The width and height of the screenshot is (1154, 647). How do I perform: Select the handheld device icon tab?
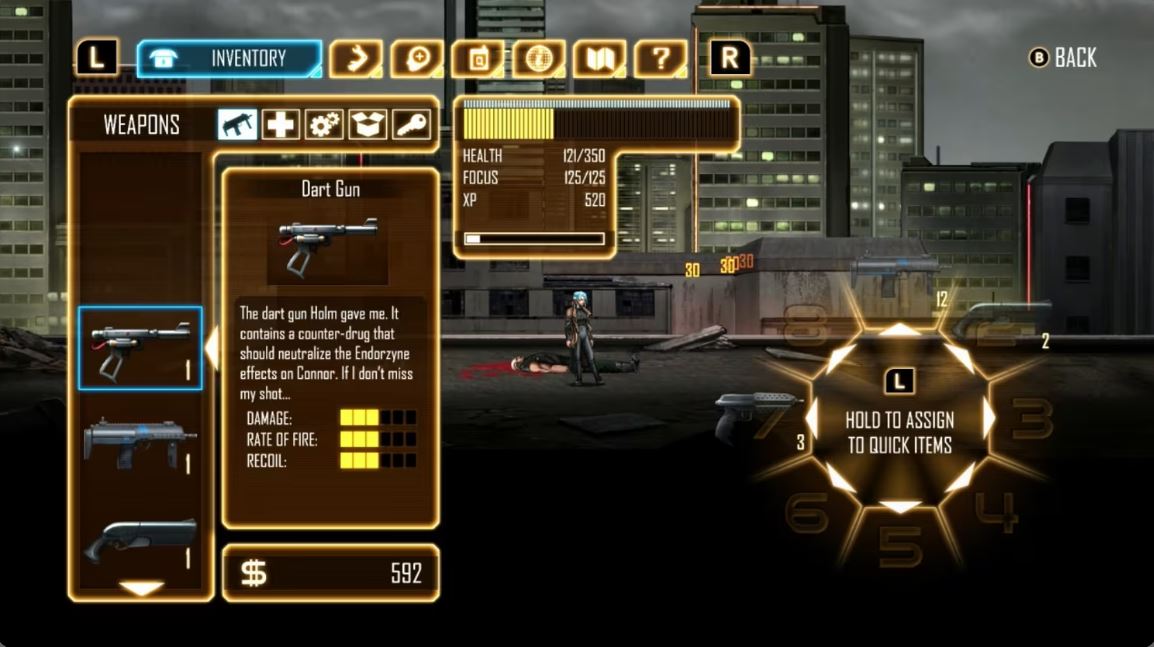coord(478,59)
